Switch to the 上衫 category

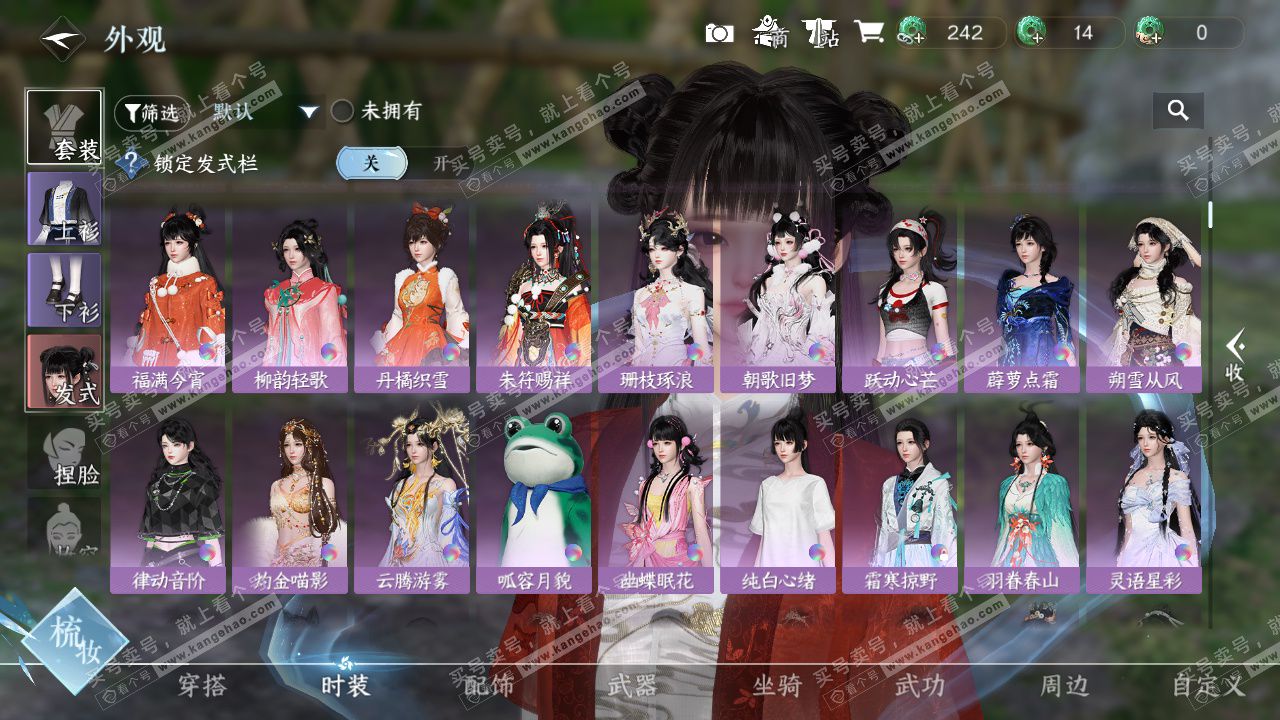64,209
